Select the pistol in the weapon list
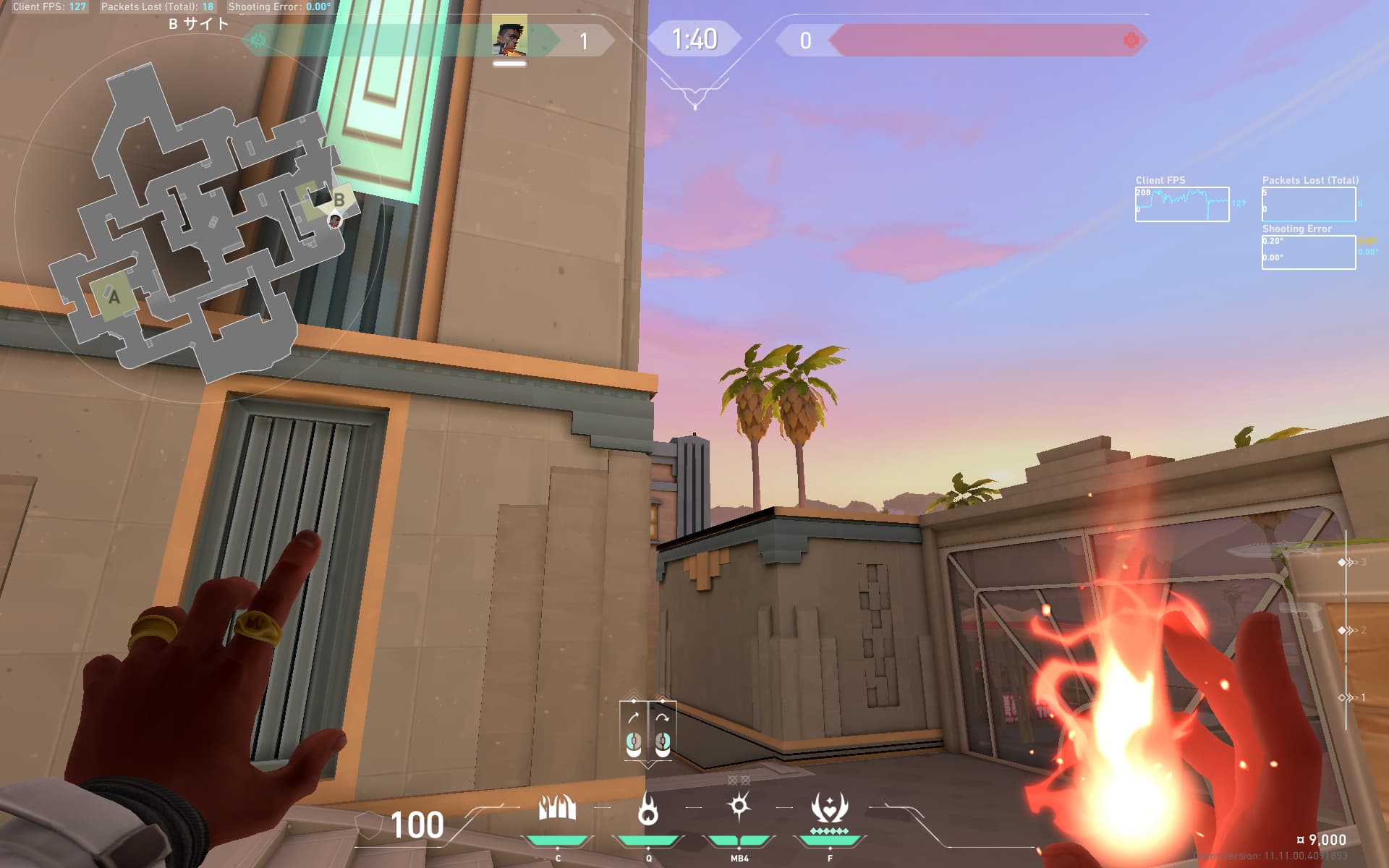 (x=1302, y=615)
